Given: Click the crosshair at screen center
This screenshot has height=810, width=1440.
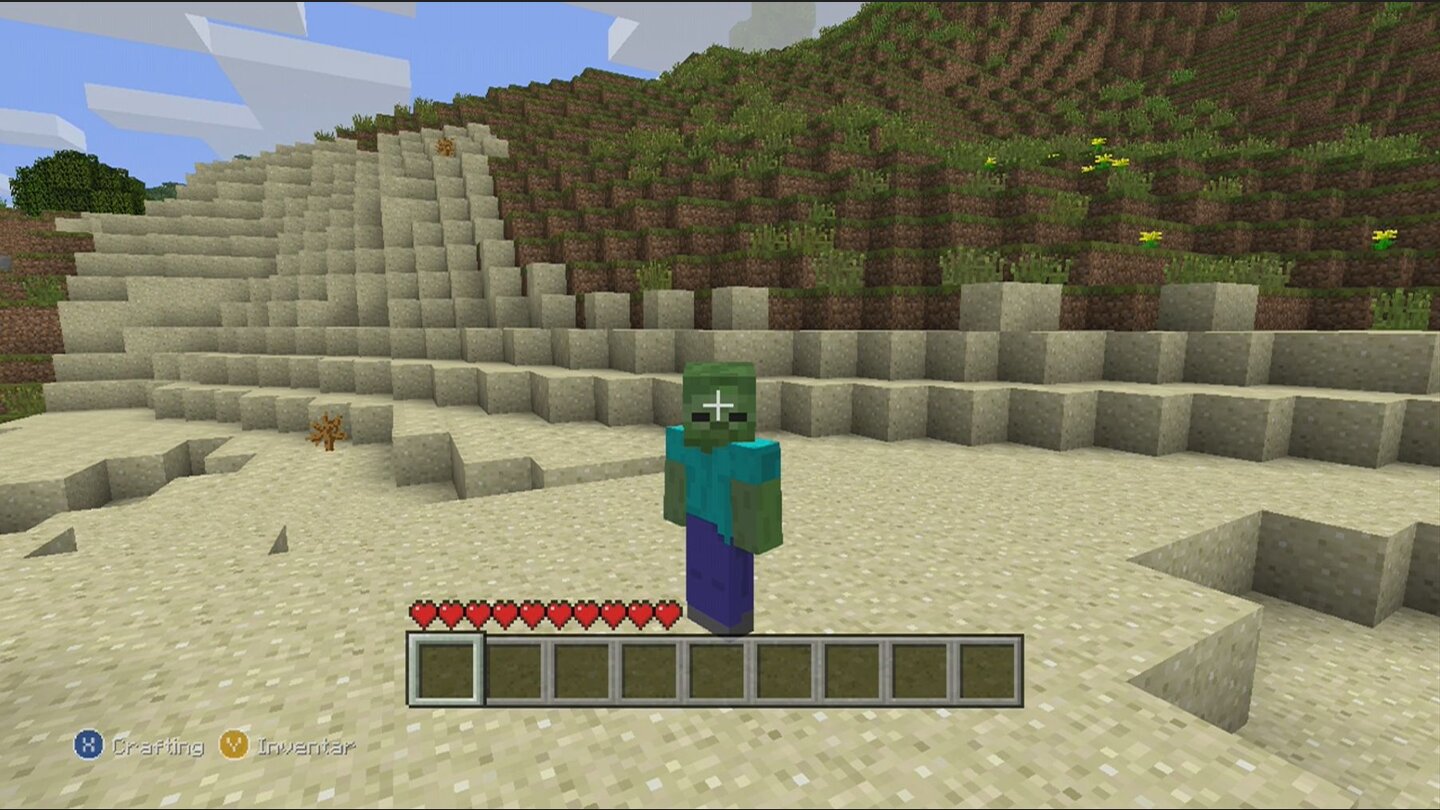Looking at the screenshot, I should pos(719,405).
